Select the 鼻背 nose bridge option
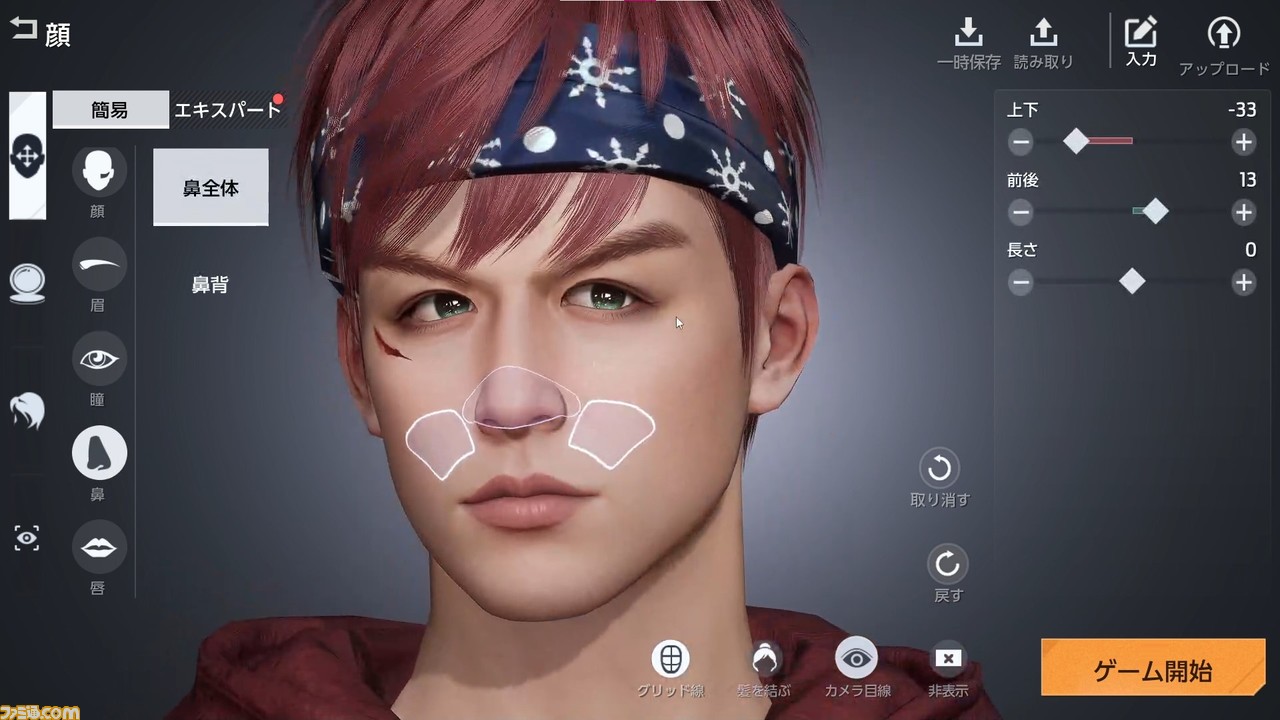 click(x=210, y=285)
